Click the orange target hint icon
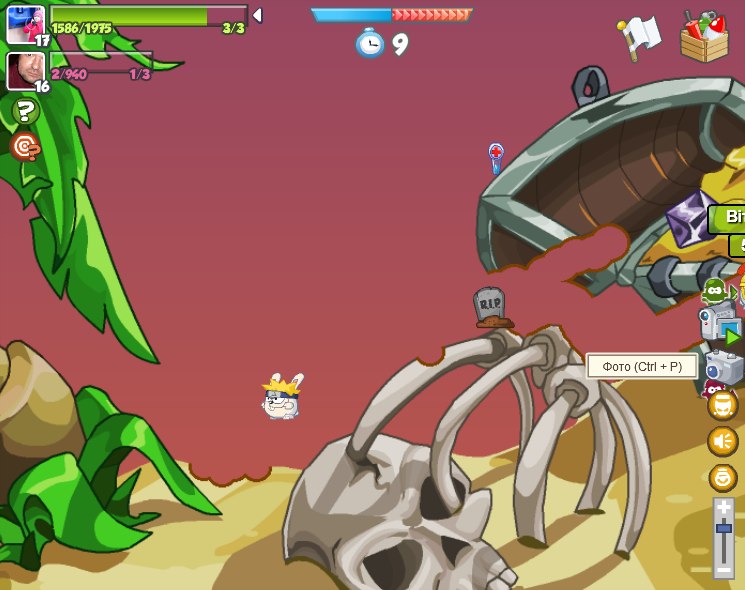 (25, 147)
